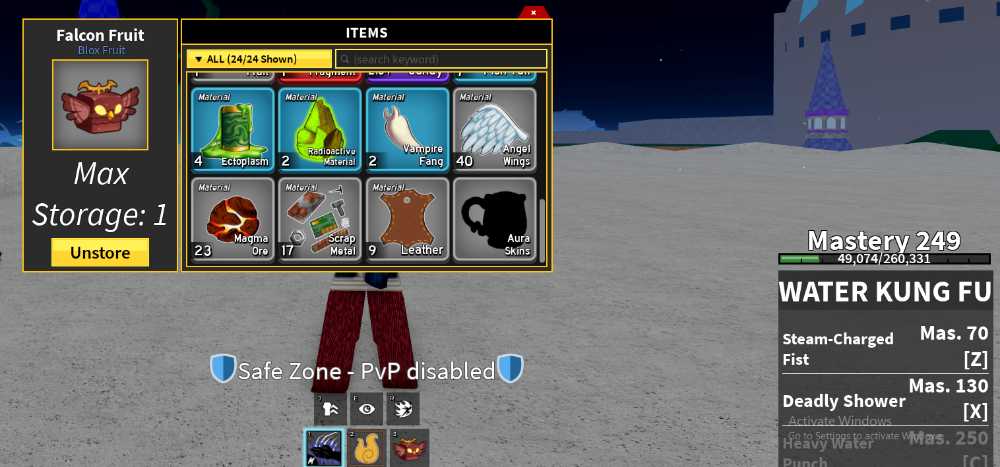Open the Aura Skins item

(x=494, y=219)
